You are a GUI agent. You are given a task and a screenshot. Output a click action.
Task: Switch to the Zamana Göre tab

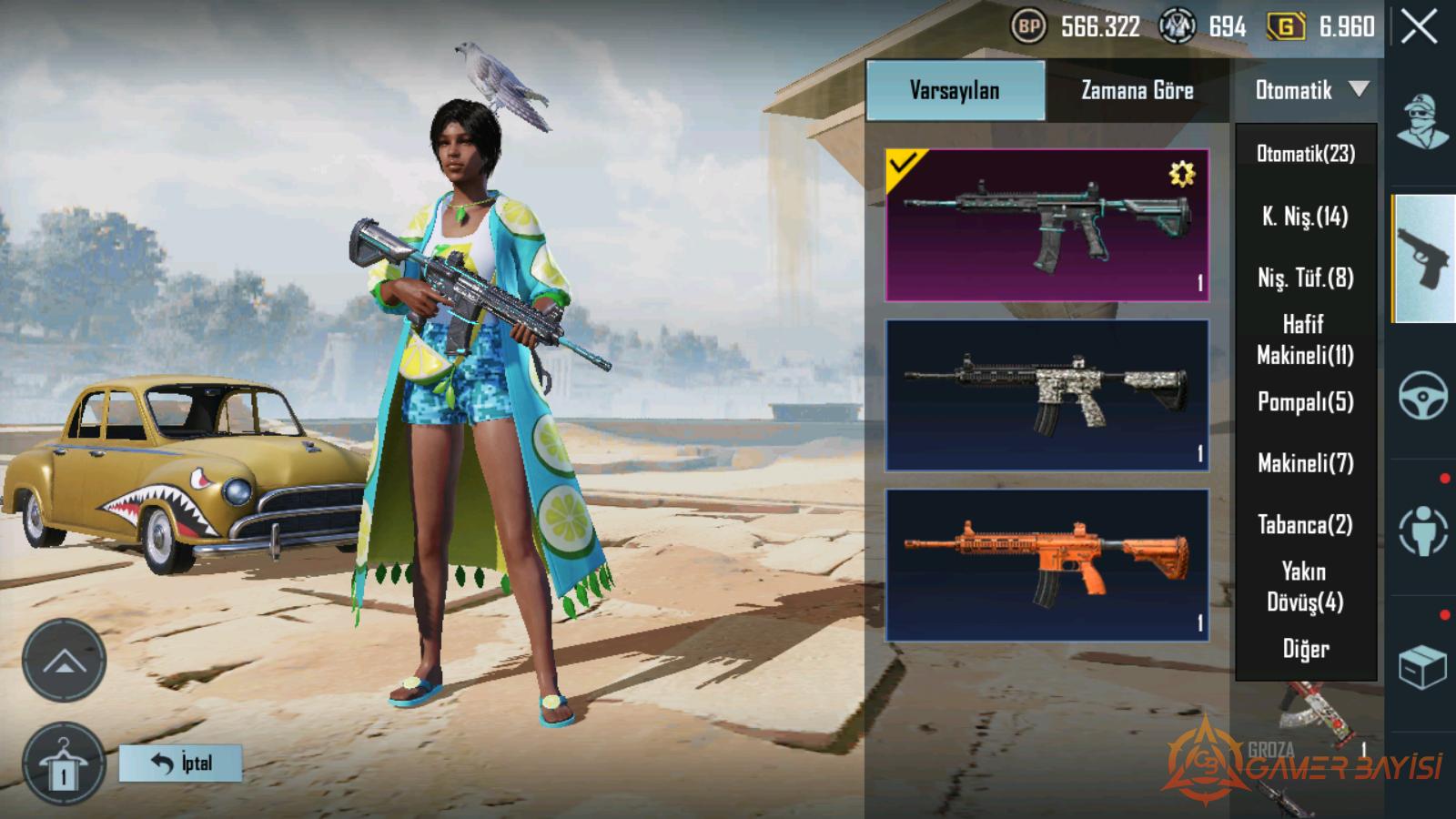pyautogui.click(x=1137, y=90)
